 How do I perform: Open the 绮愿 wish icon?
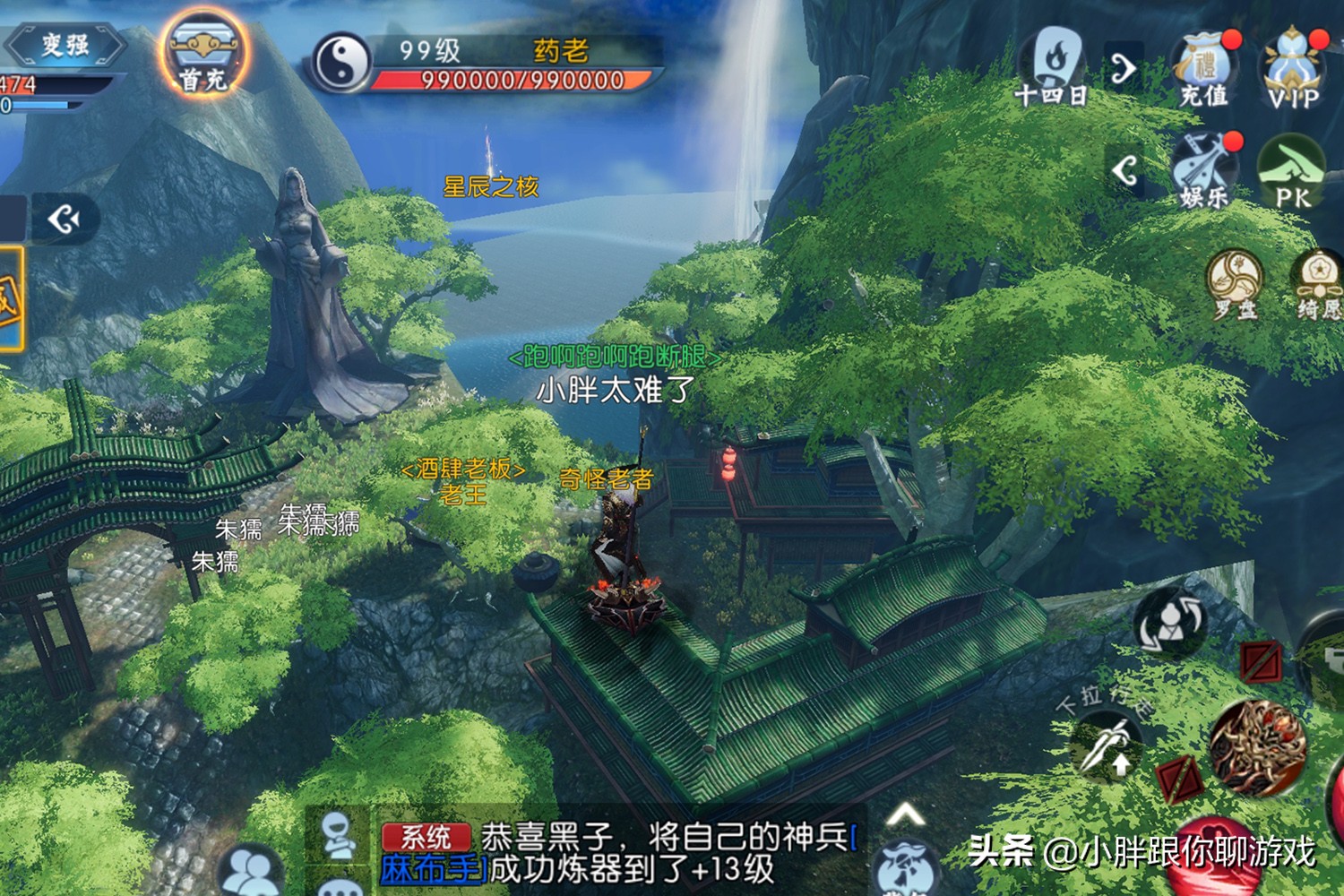1319,283
